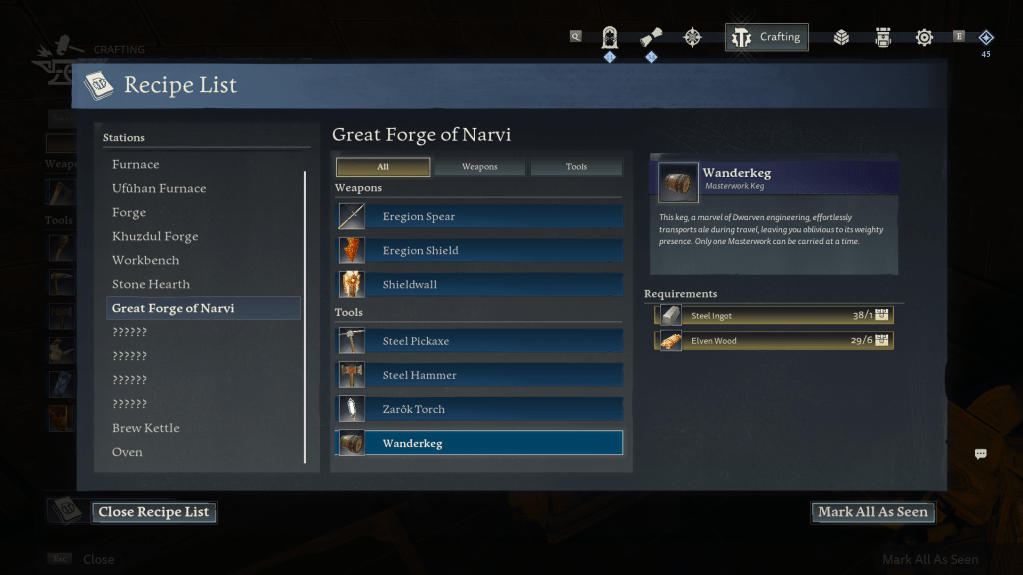Choose the Oven station
This screenshot has height=575, width=1023.
pyautogui.click(x=127, y=452)
